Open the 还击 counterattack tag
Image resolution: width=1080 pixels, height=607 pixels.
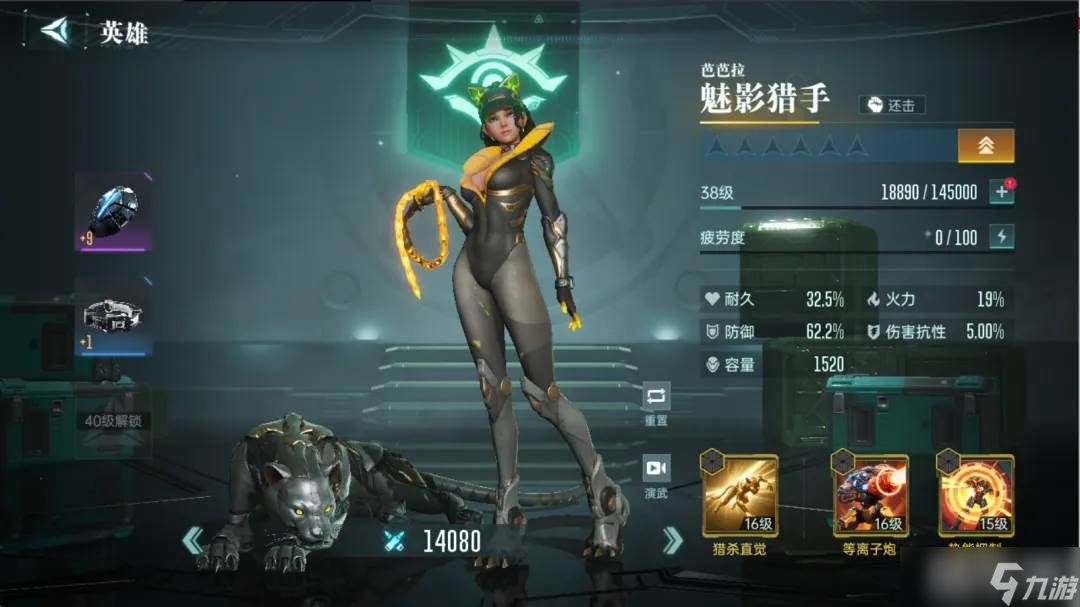coord(892,105)
